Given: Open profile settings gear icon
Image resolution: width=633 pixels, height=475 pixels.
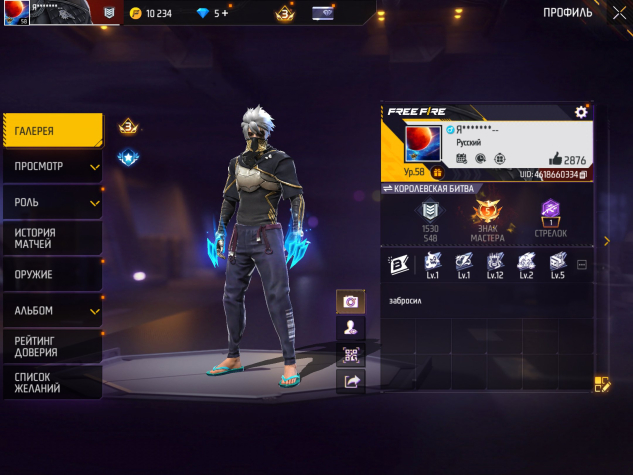Looking at the screenshot, I should point(581,112).
